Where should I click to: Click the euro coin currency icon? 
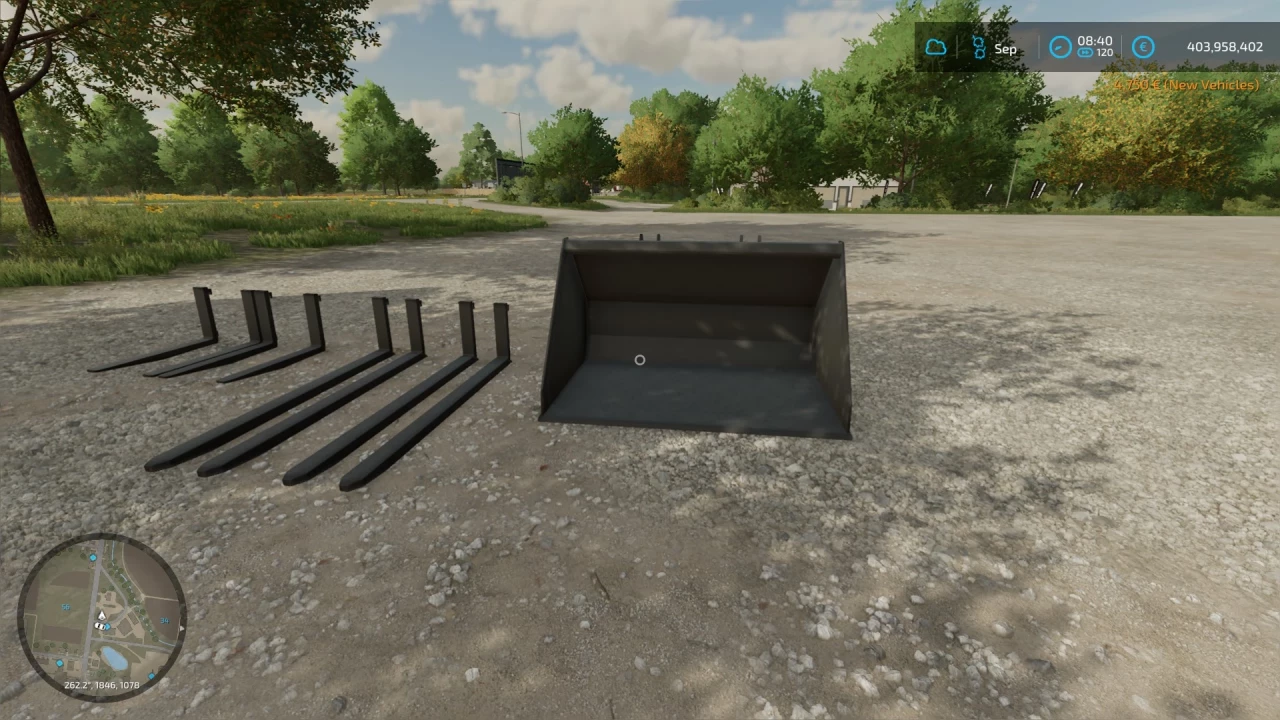pyautogui.click(x=1143, y=46)
